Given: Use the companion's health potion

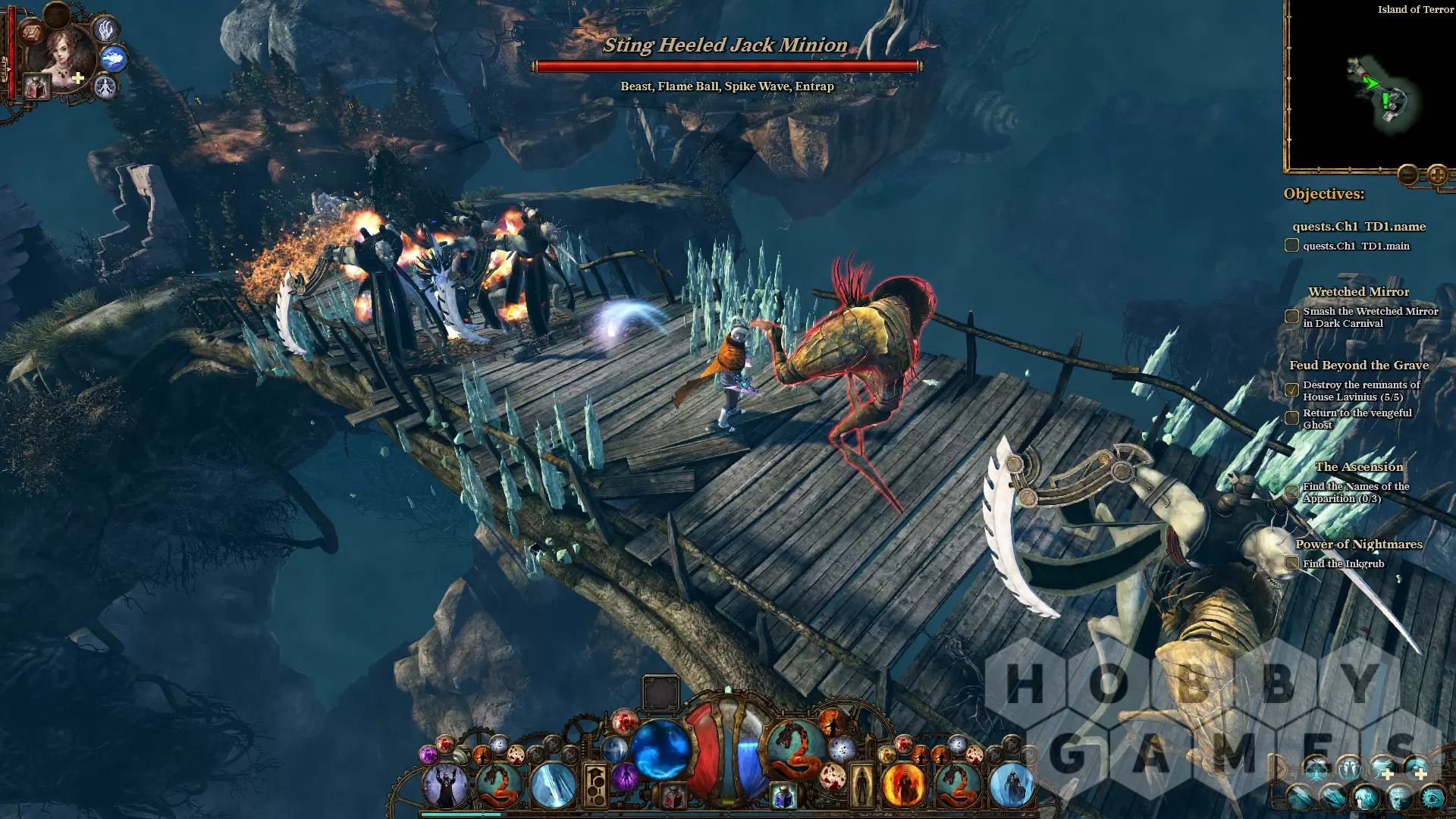Looking at the screenshot, I should [x=36, y=88].
